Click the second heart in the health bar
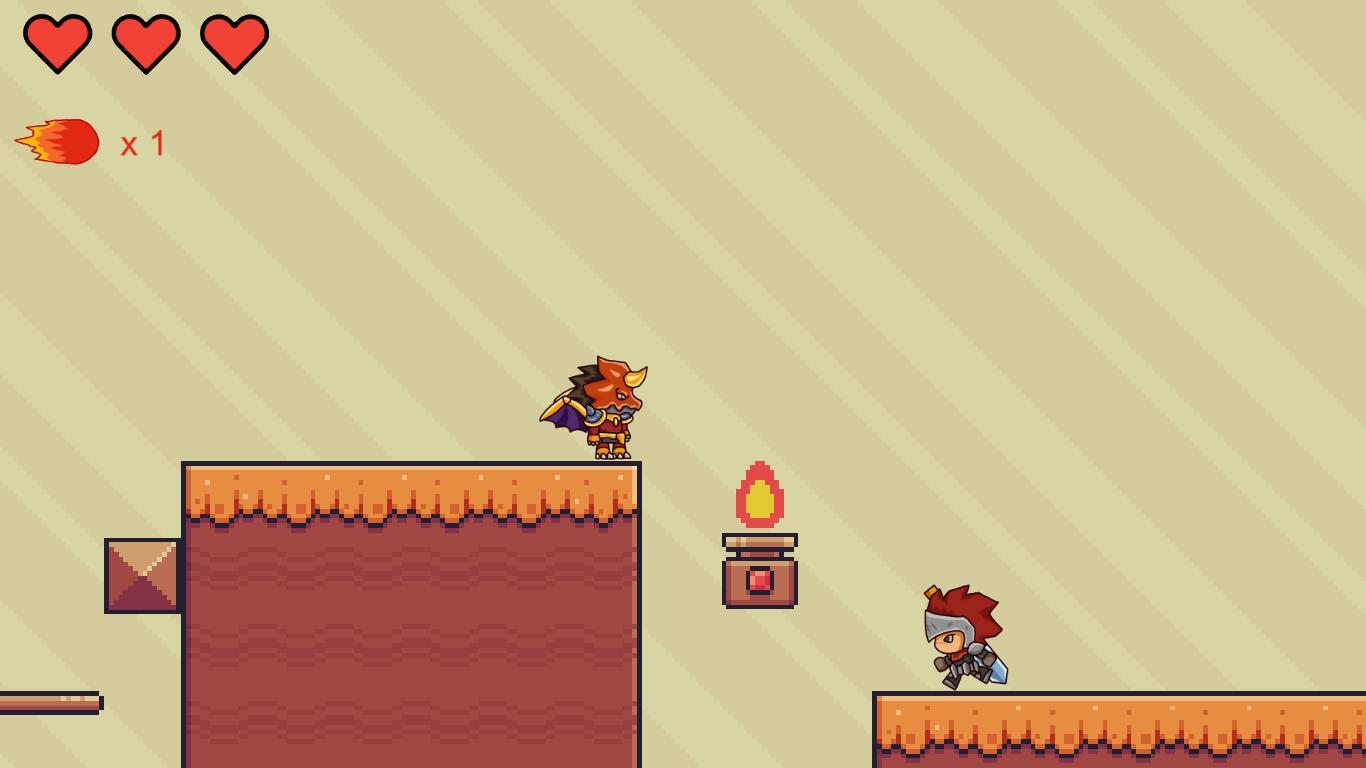Image resolution: width=1366 pixels, height=768 pixels. [145, 42]
